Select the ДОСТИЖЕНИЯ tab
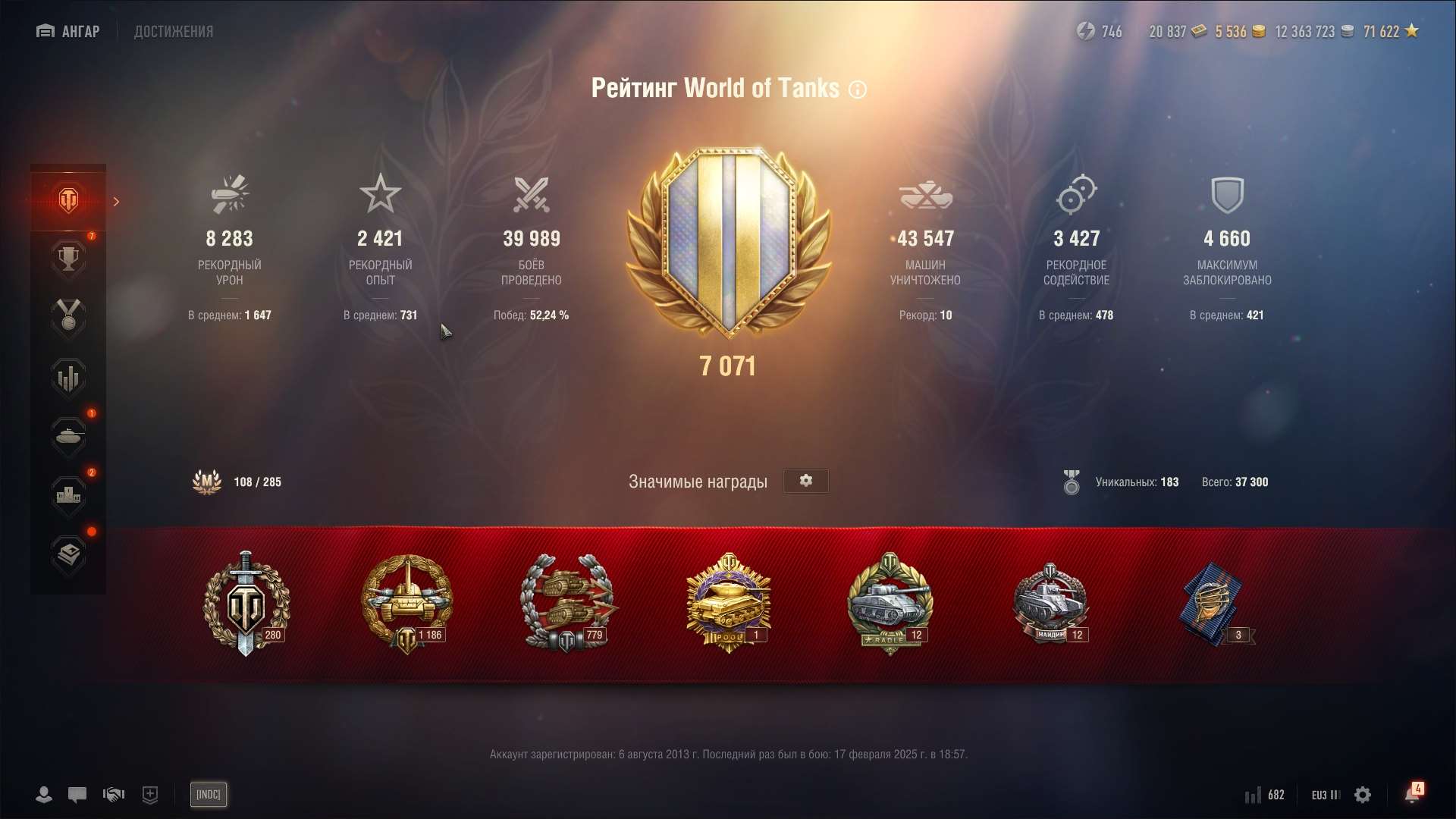The image size is (1456, 819). [x=173, y=31]
